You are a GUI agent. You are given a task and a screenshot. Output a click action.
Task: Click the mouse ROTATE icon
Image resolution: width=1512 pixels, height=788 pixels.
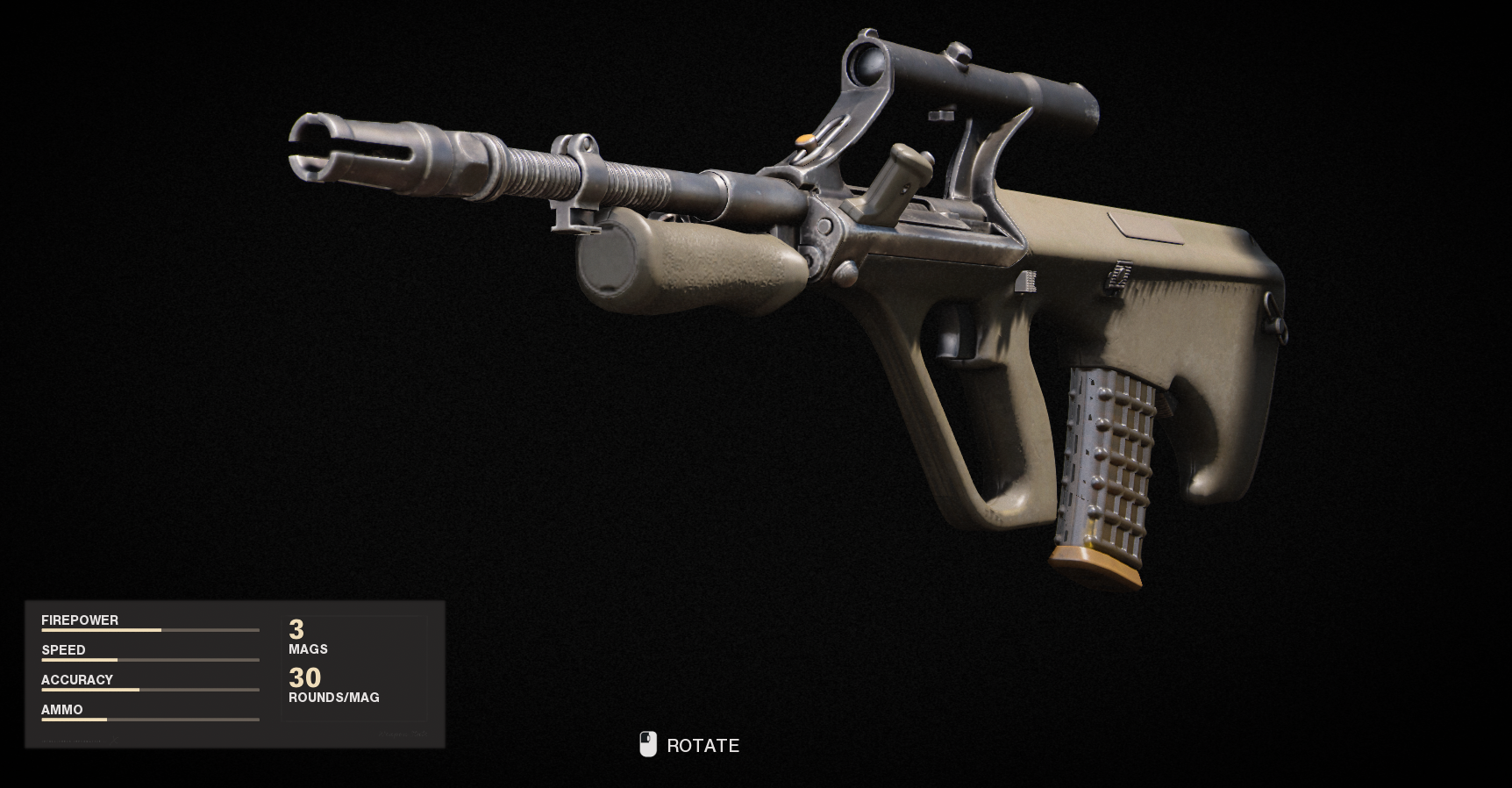tap(649, 744)
